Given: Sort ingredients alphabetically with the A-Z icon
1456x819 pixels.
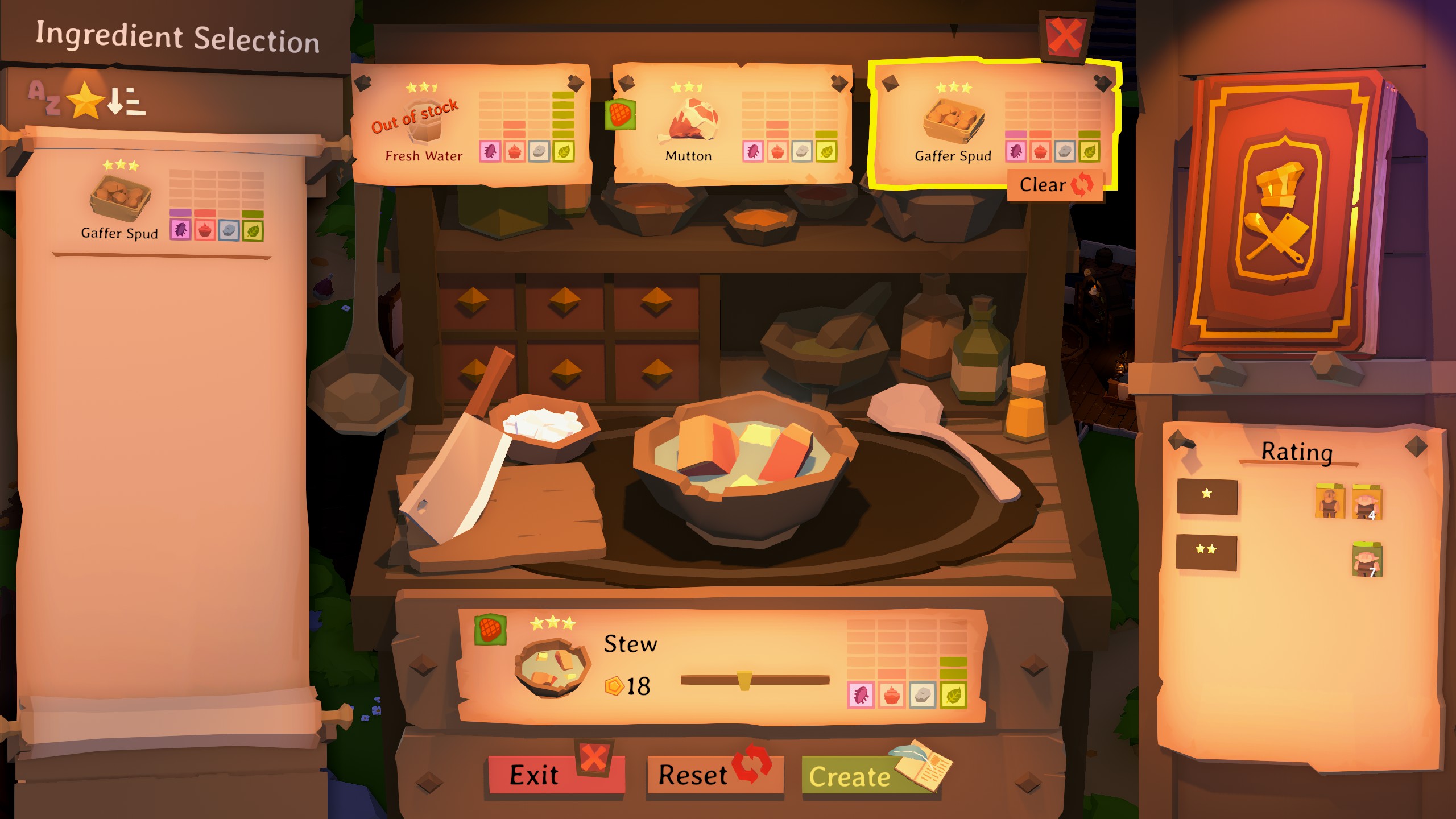Looking at the screenshot, I should coord(45,100).
